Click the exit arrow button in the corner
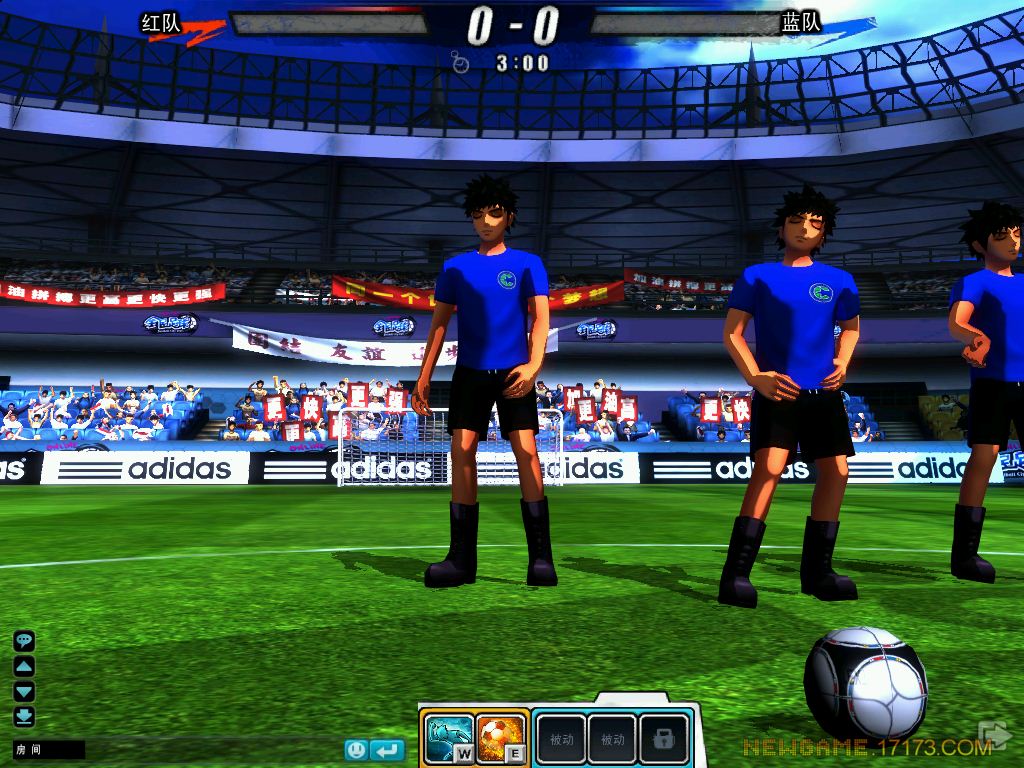The height and width of the screenshot is (768, 1024). [996, 736]
